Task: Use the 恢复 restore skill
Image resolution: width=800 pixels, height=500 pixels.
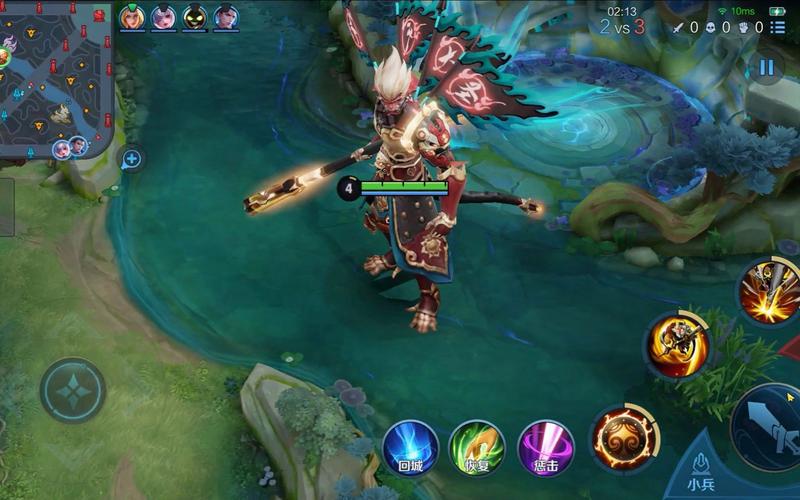Action: [477, 447]
